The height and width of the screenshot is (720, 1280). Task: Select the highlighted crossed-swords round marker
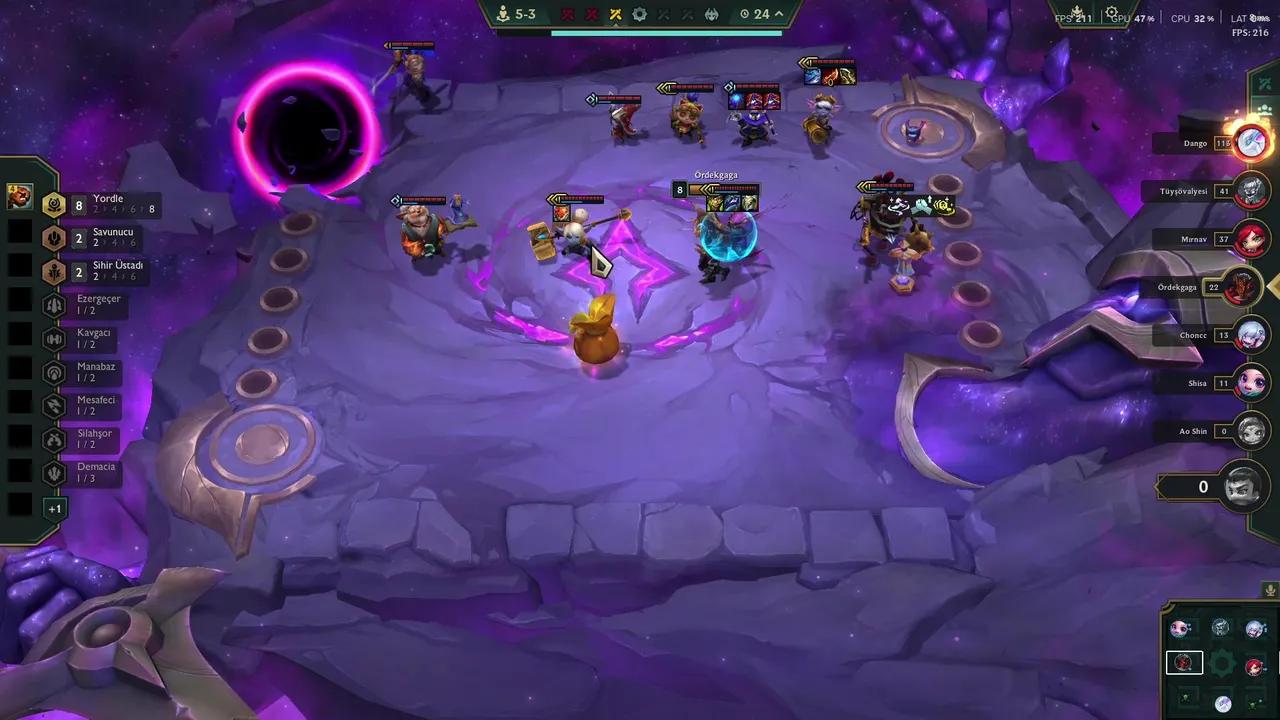tap(615, 14)
